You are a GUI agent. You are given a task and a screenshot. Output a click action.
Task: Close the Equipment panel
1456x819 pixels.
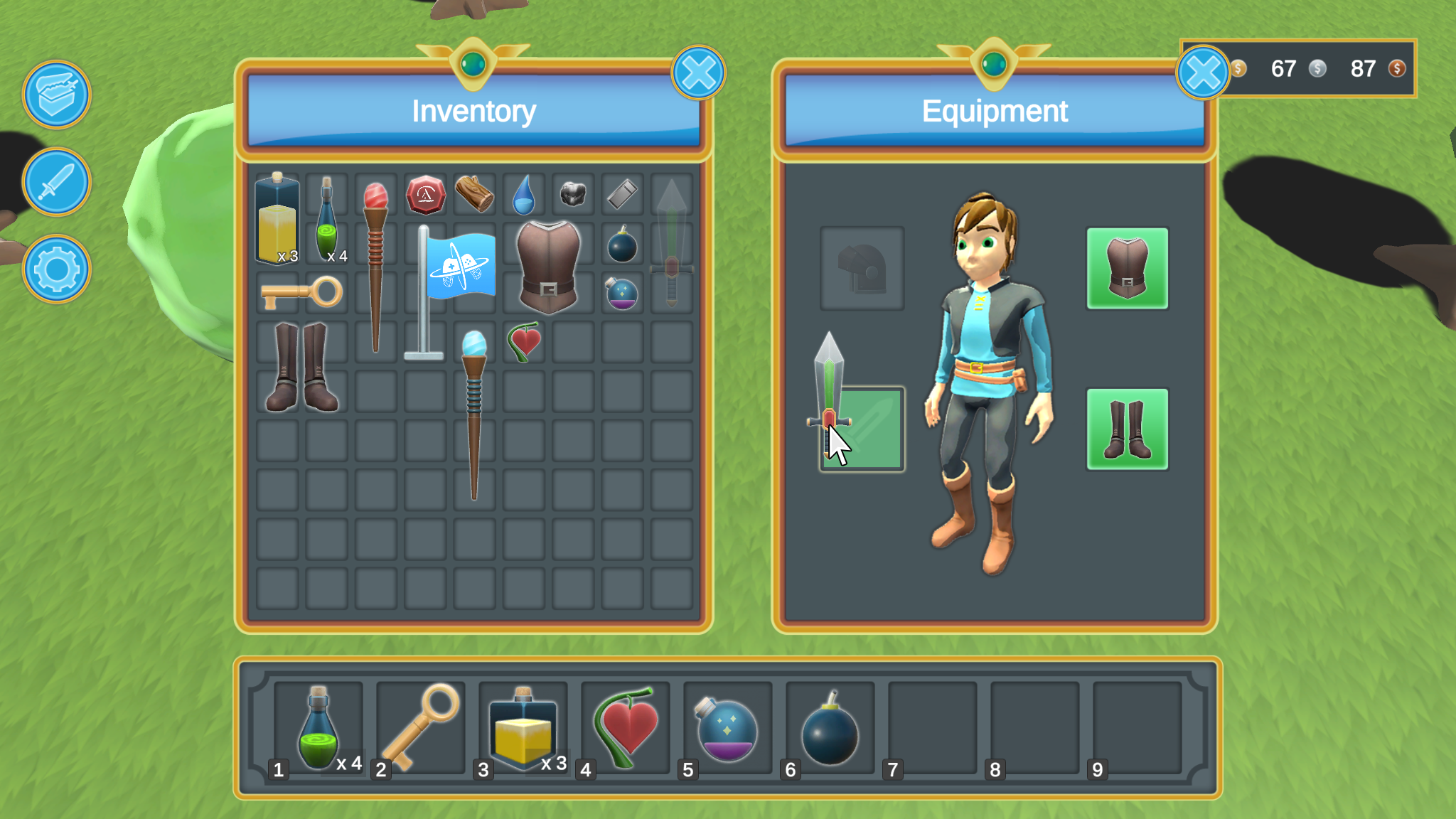(1203, 72)
